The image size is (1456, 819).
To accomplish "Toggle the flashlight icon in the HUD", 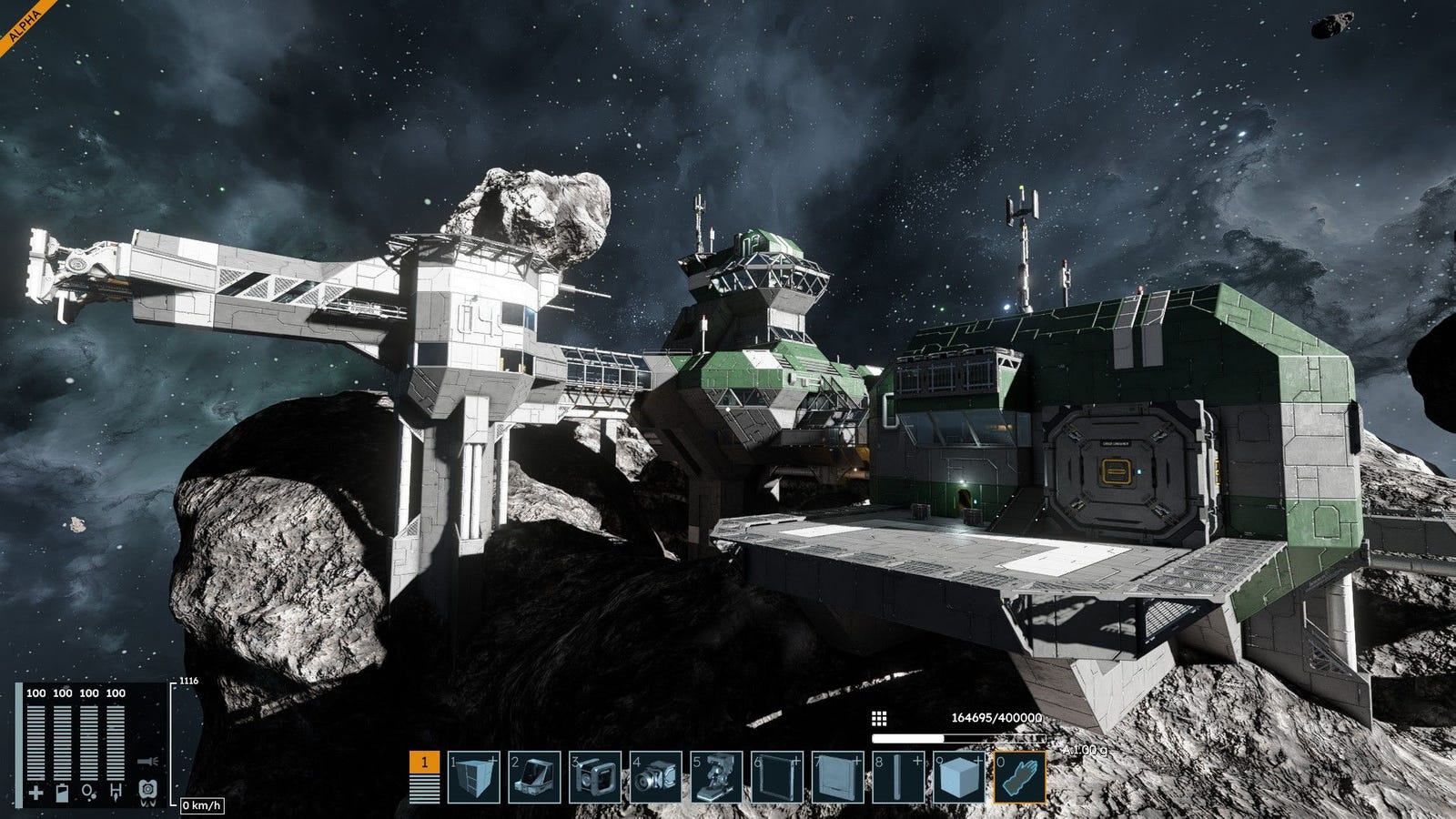I will [x=146, y=760].
